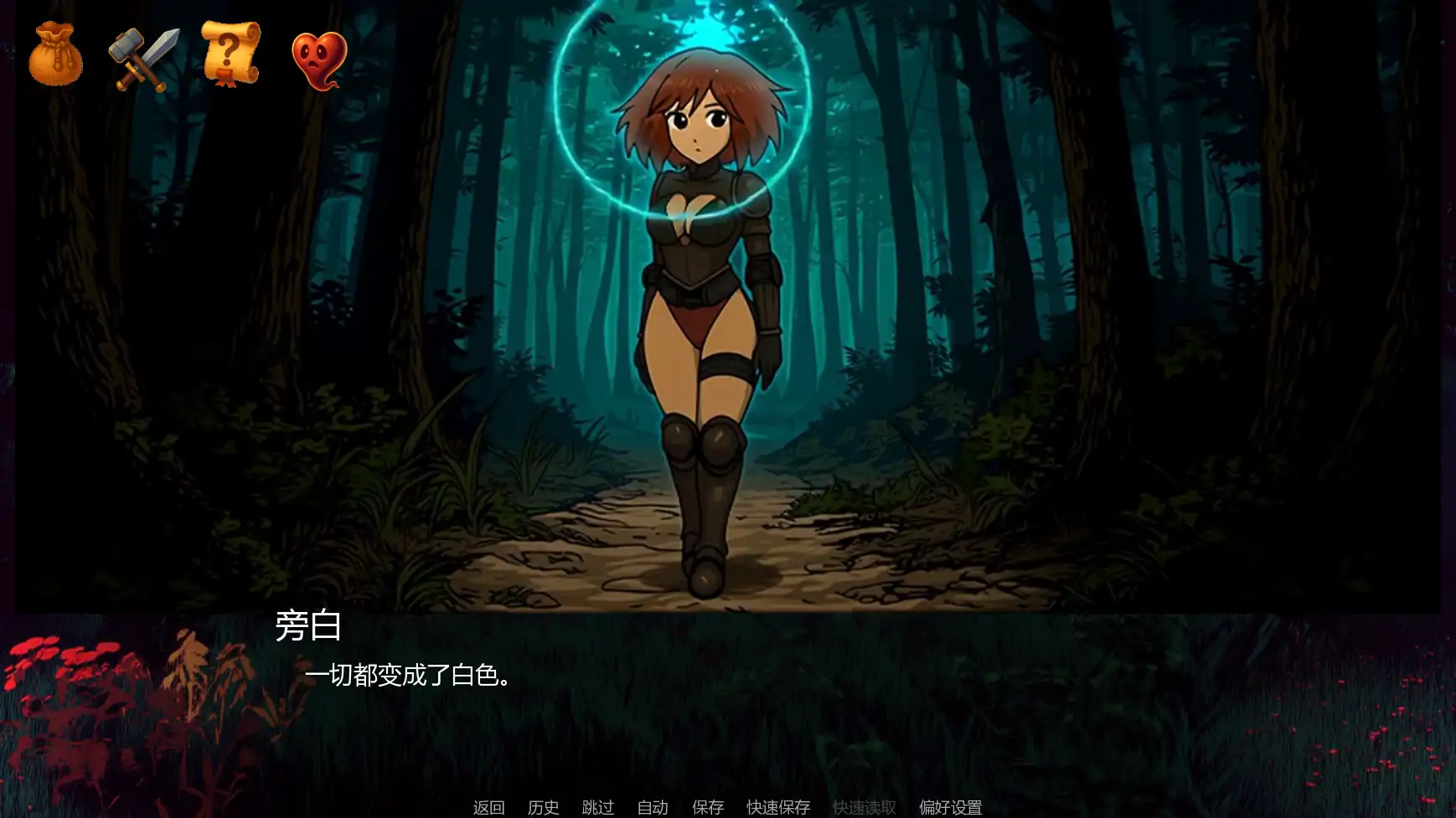Open the 偏好设置 preferences screen
Screen dimensions: 1456x818
(950, 806)
